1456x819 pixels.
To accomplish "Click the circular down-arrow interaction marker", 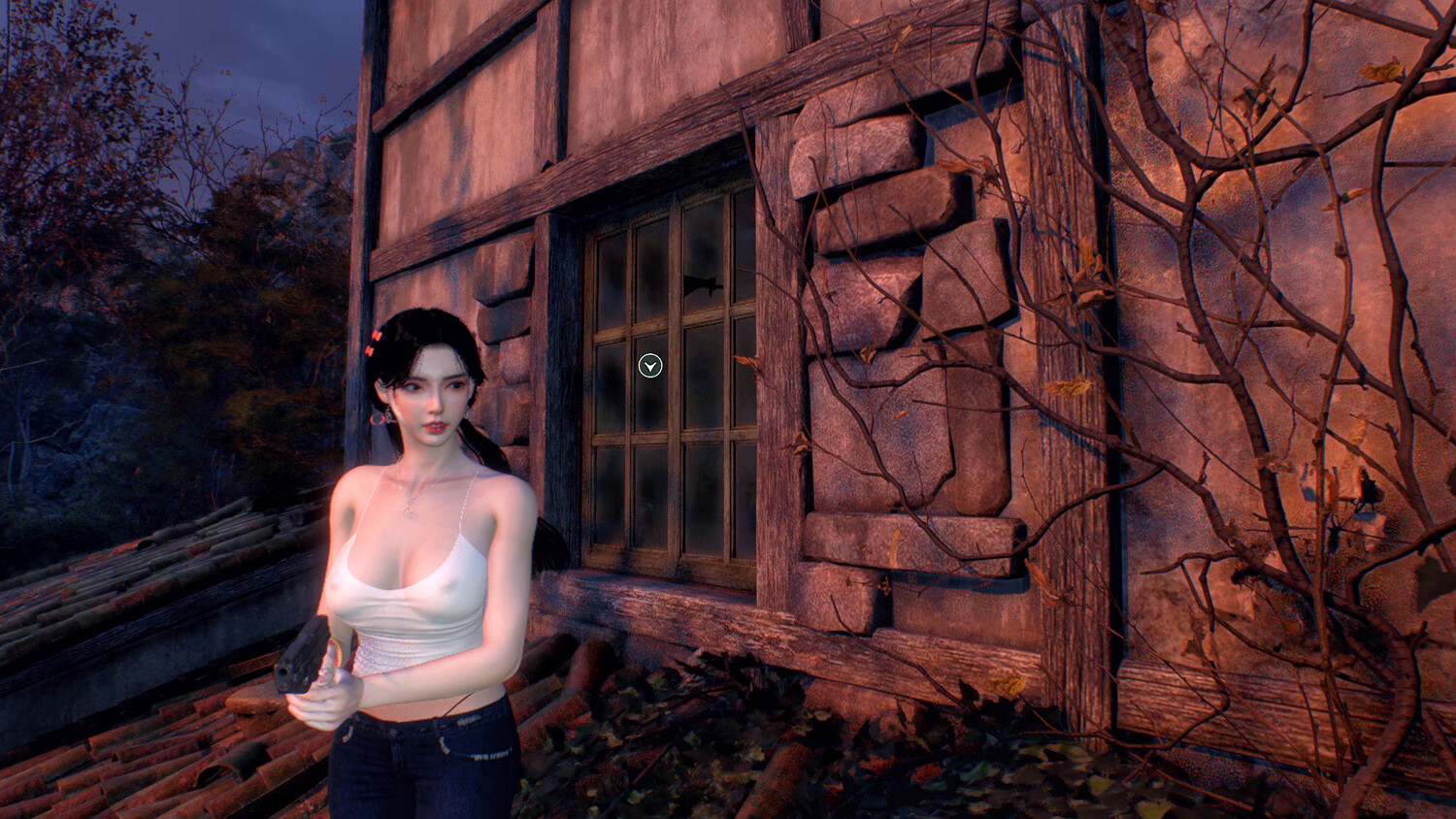I will tap(650, 366).
